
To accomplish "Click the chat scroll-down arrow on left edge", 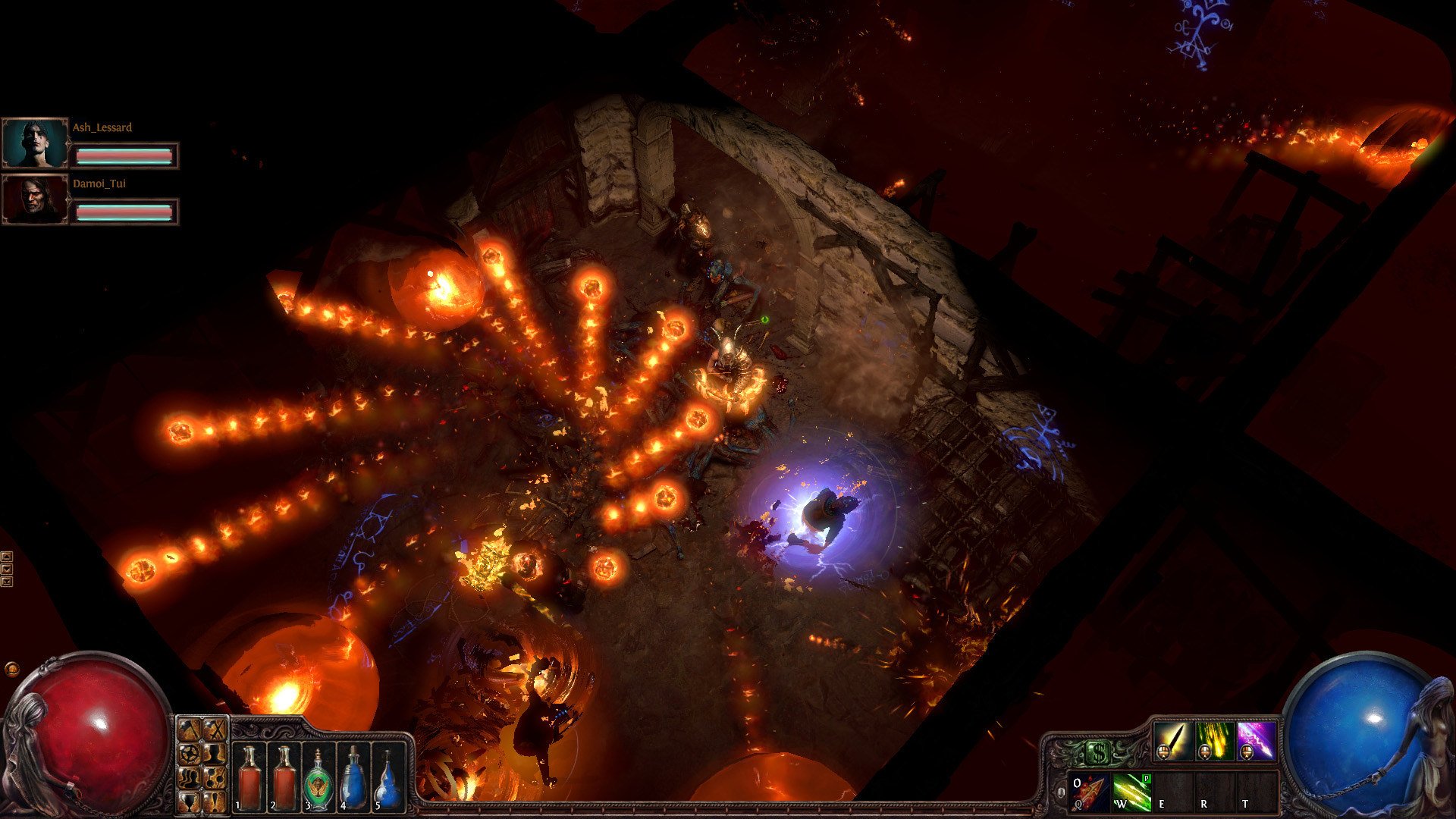I will coord(7,569).
